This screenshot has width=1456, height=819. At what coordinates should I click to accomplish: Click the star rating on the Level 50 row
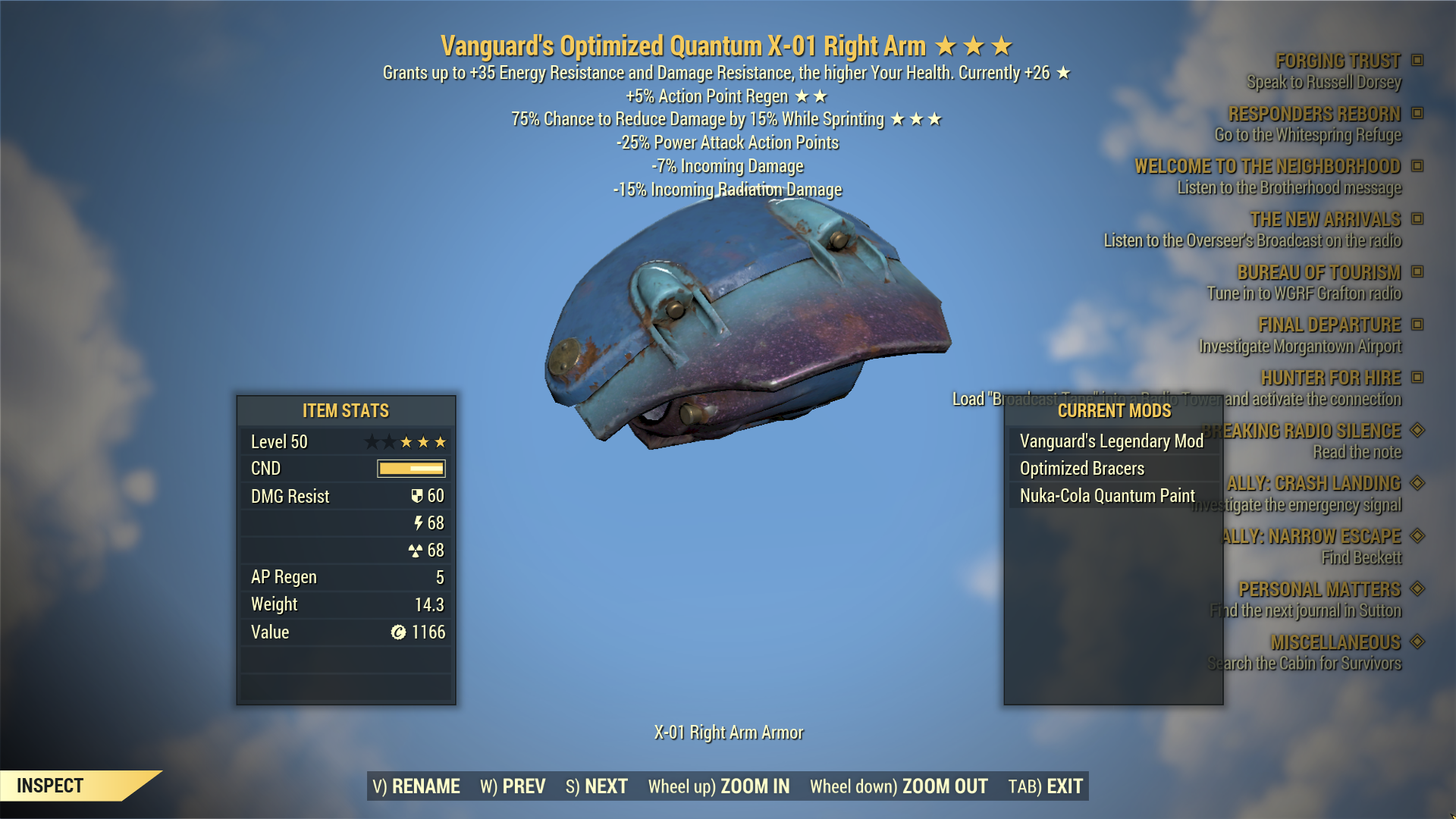tap(406, 441)
